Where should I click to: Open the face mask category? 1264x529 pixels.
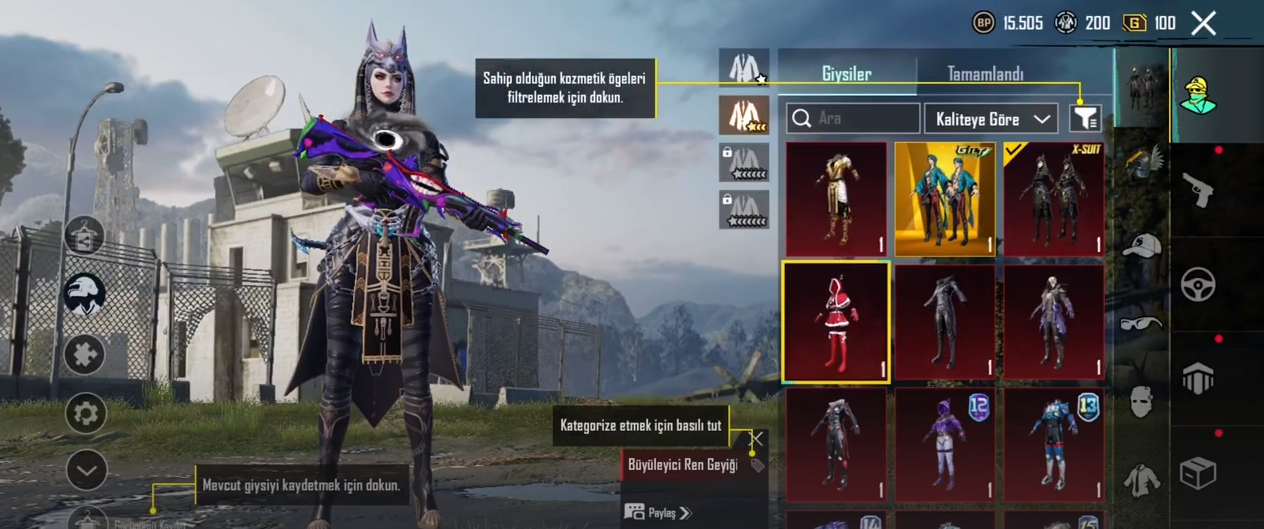point(1141,402)
